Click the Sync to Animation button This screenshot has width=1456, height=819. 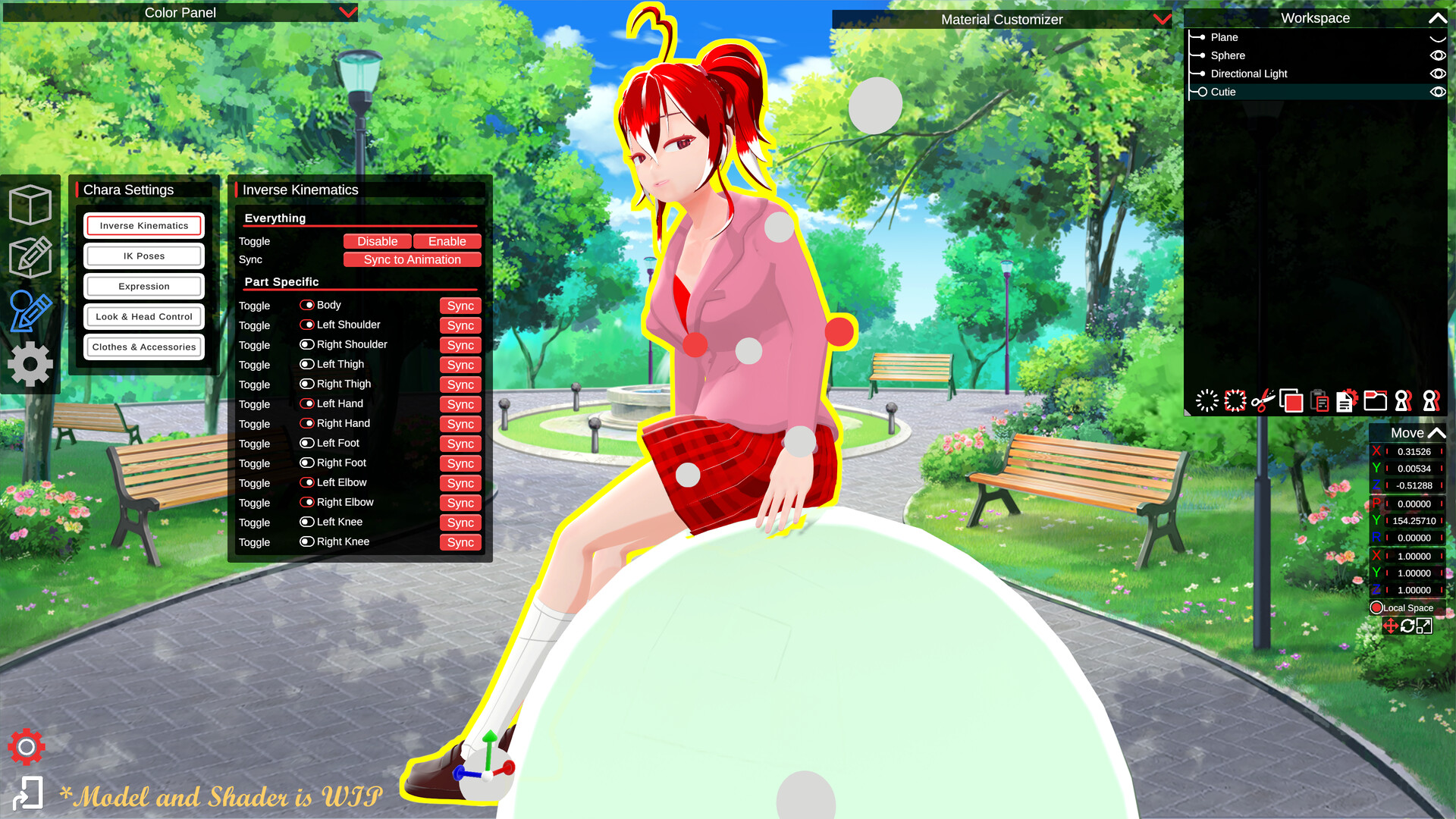412,259
